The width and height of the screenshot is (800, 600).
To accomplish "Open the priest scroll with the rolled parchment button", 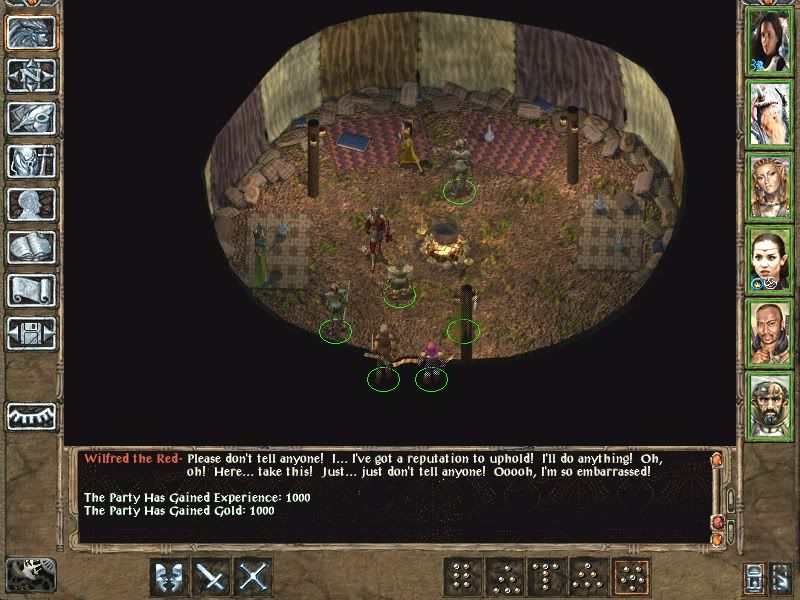I will pyautogui.click(x=31, y=290).
